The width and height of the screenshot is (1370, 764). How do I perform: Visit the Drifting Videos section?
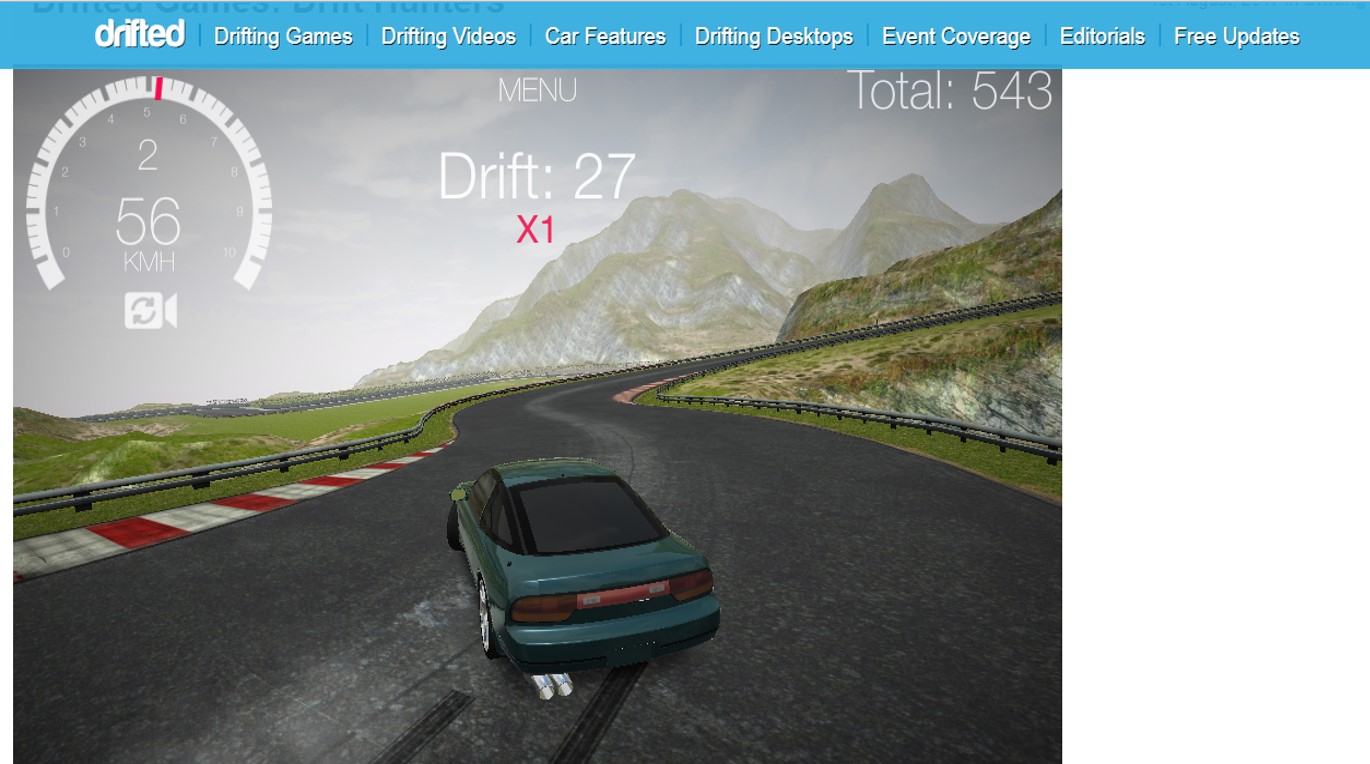pos(447,36)
